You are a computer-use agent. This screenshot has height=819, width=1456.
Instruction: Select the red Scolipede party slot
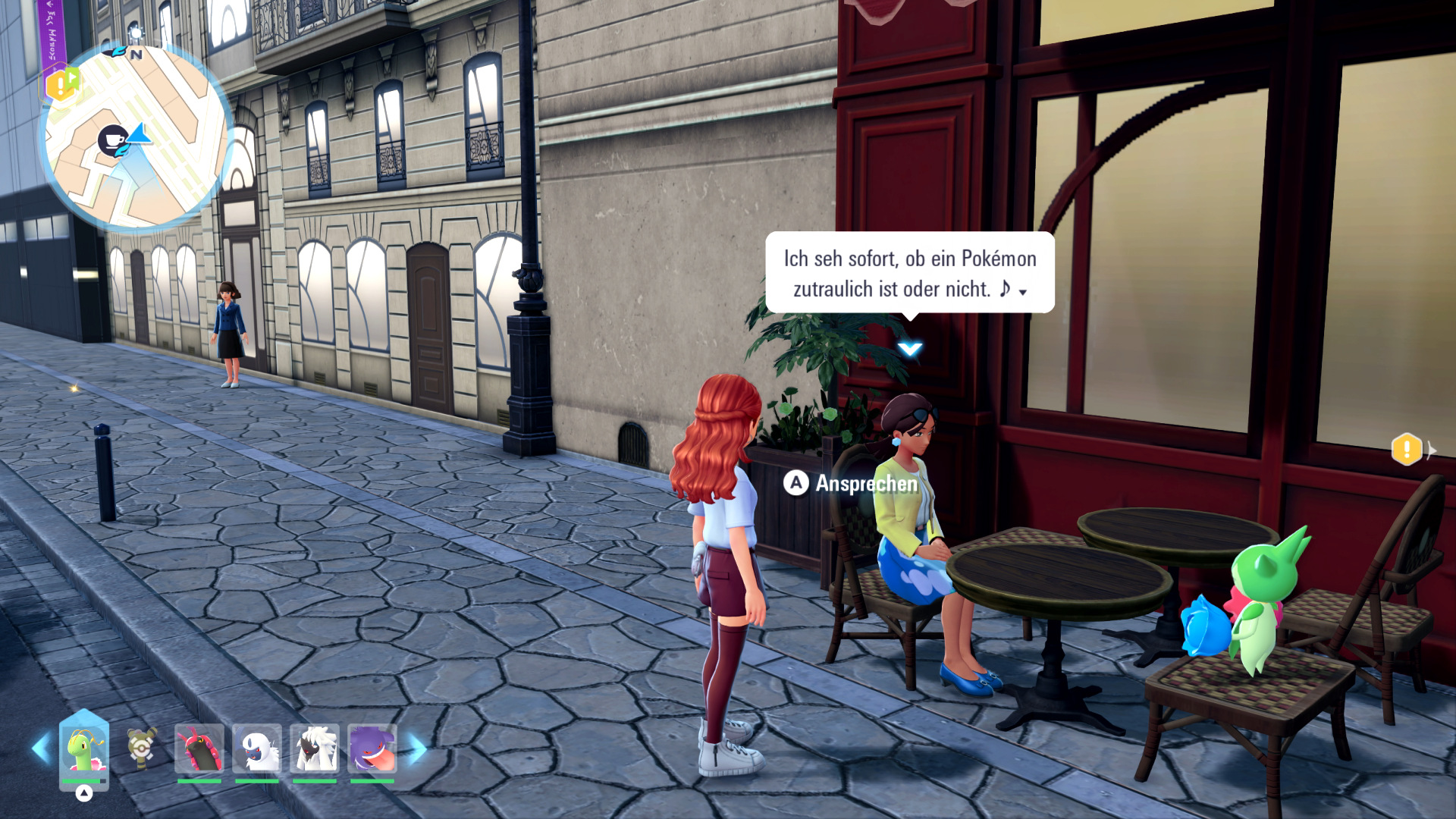point(199,748)
